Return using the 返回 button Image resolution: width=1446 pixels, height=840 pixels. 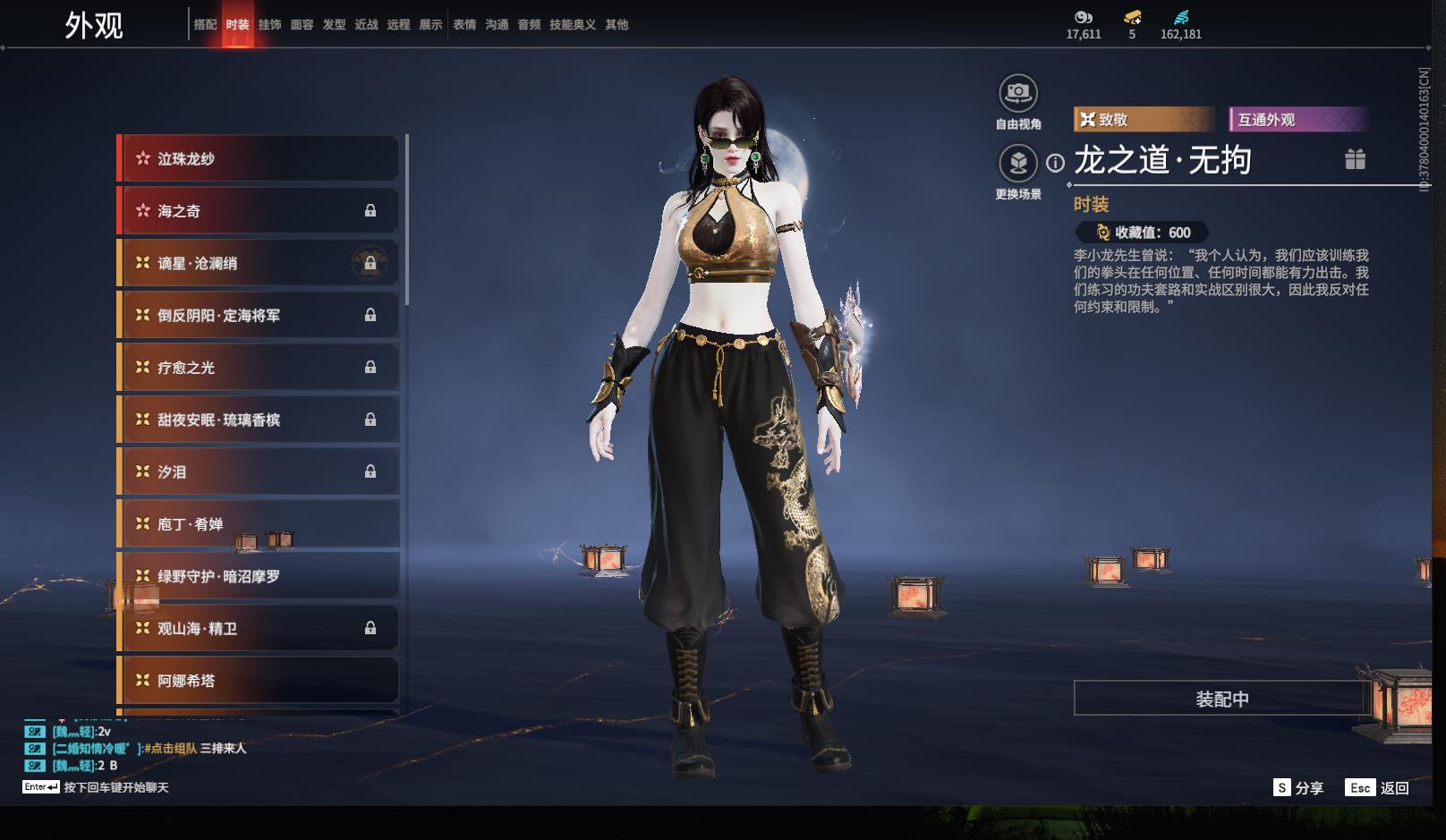click(1378, 787)
